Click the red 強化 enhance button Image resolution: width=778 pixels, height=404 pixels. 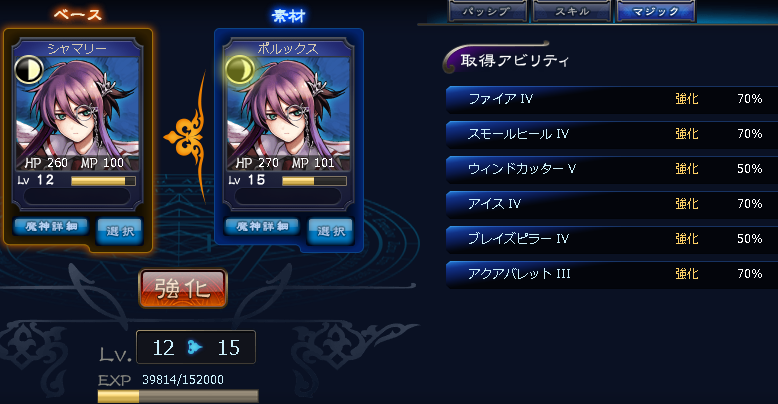pyautogui.click(x=183, y=288)
